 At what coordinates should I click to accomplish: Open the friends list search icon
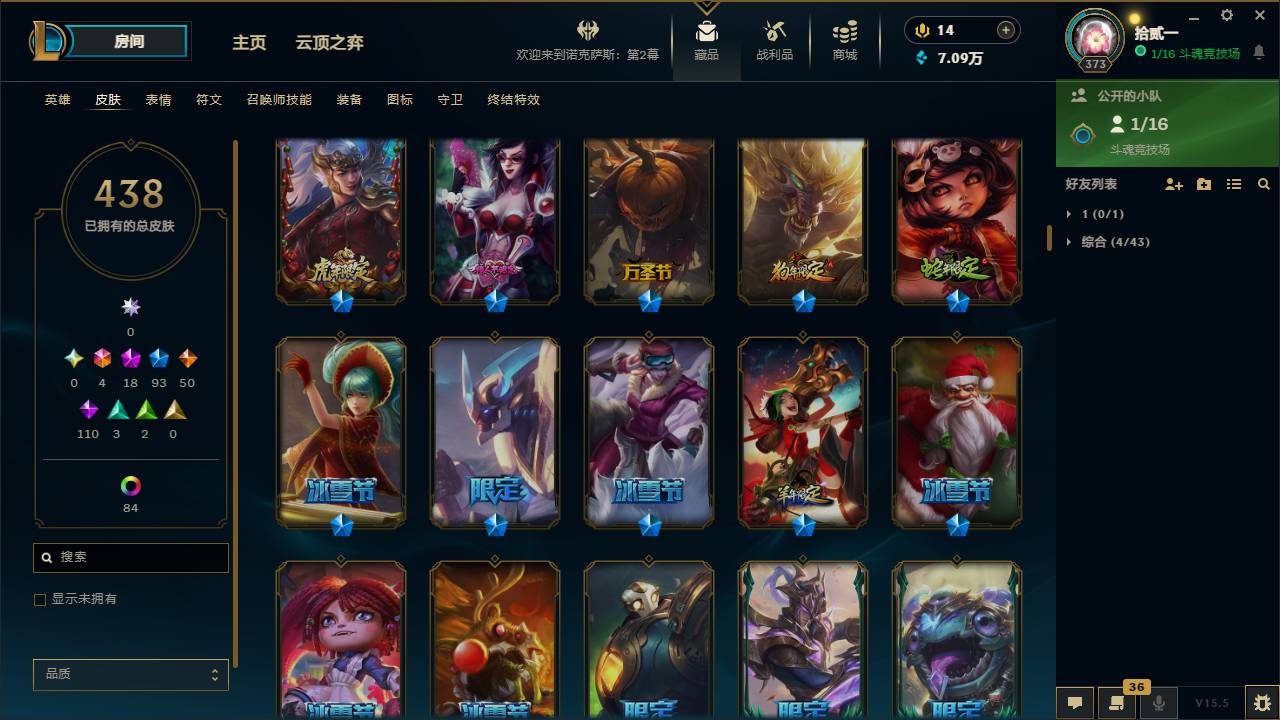point(1262,184)
